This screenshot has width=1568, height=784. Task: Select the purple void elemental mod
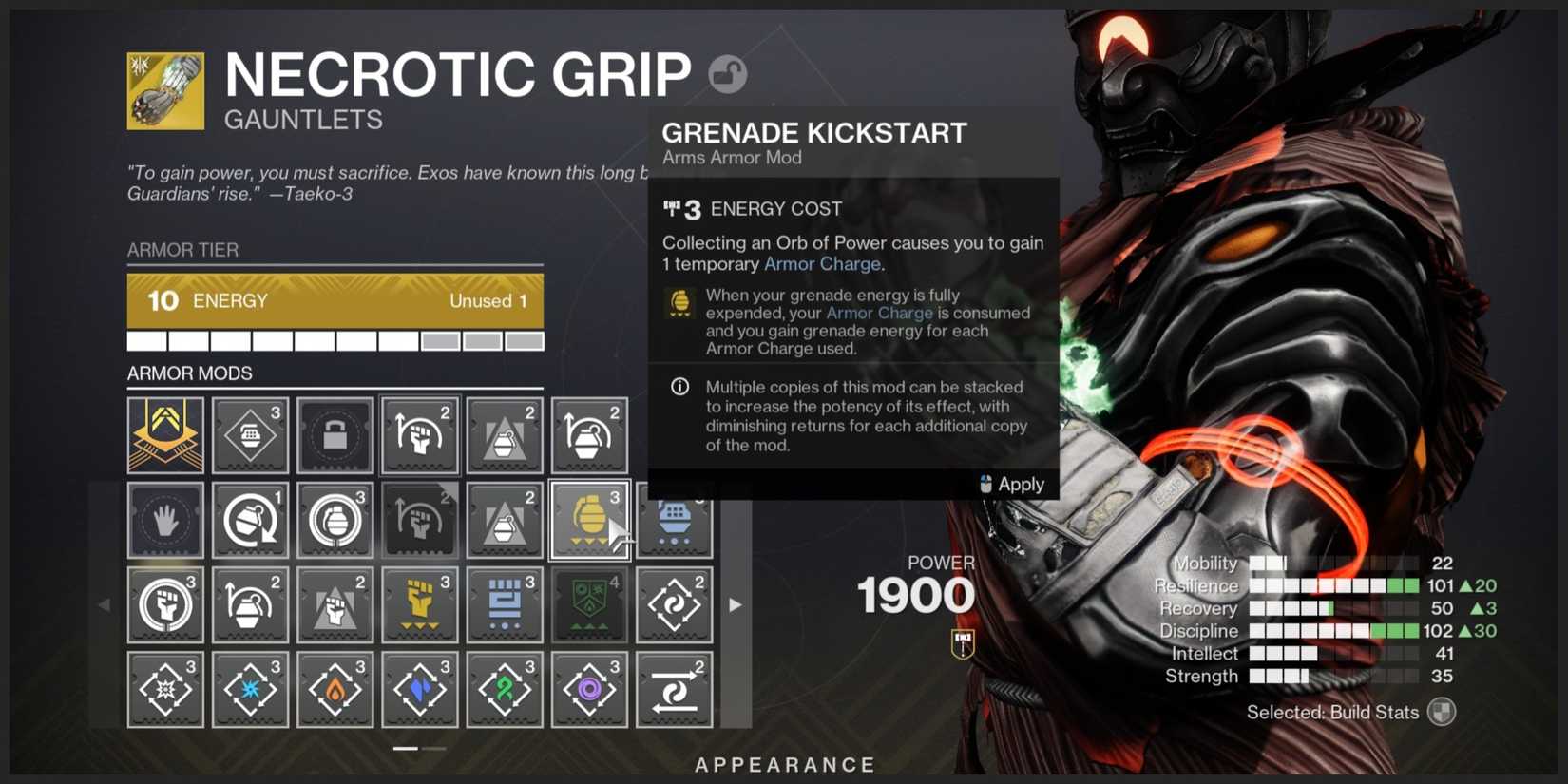(x=589, y=689)
